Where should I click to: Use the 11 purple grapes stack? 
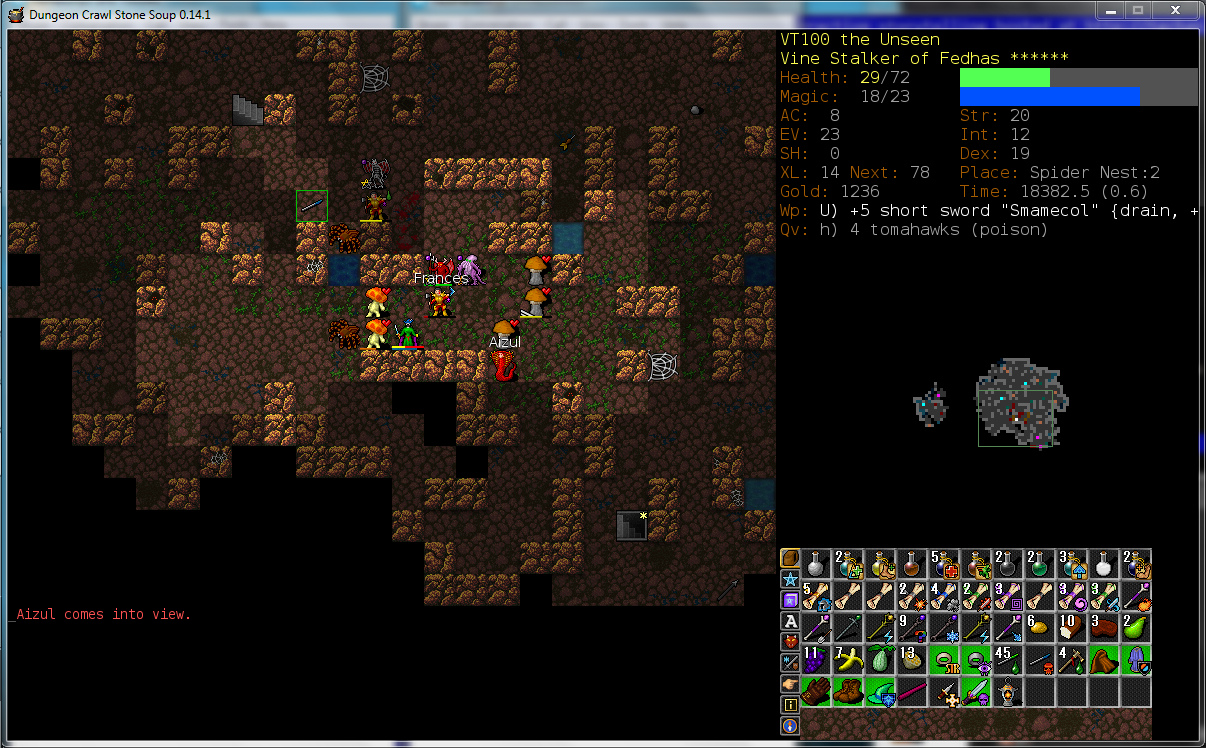tap(815, 659)
